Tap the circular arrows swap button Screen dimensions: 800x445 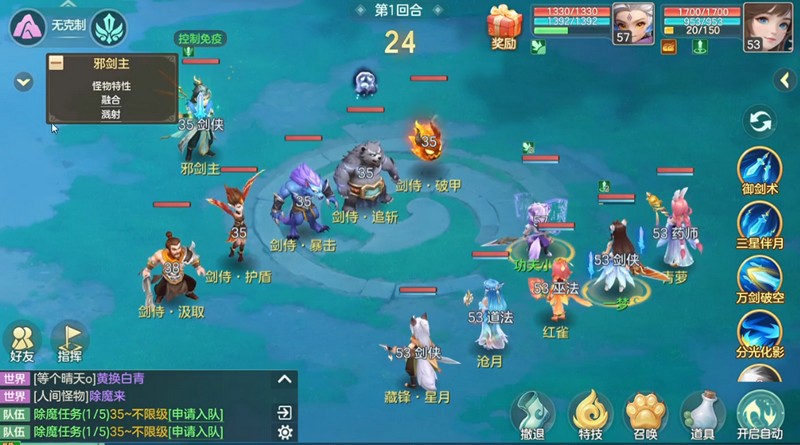point(760,122)
